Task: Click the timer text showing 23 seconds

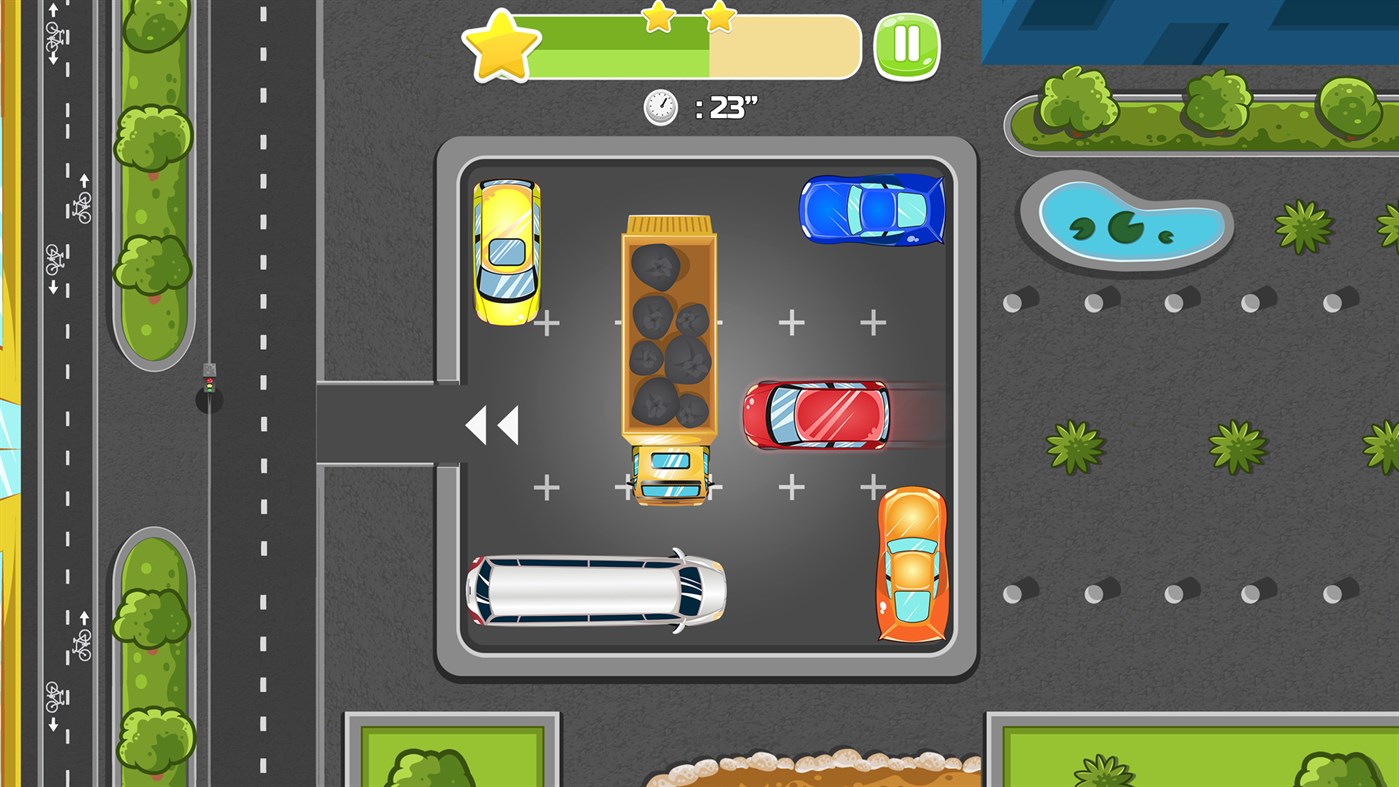Action: point(729,107)
